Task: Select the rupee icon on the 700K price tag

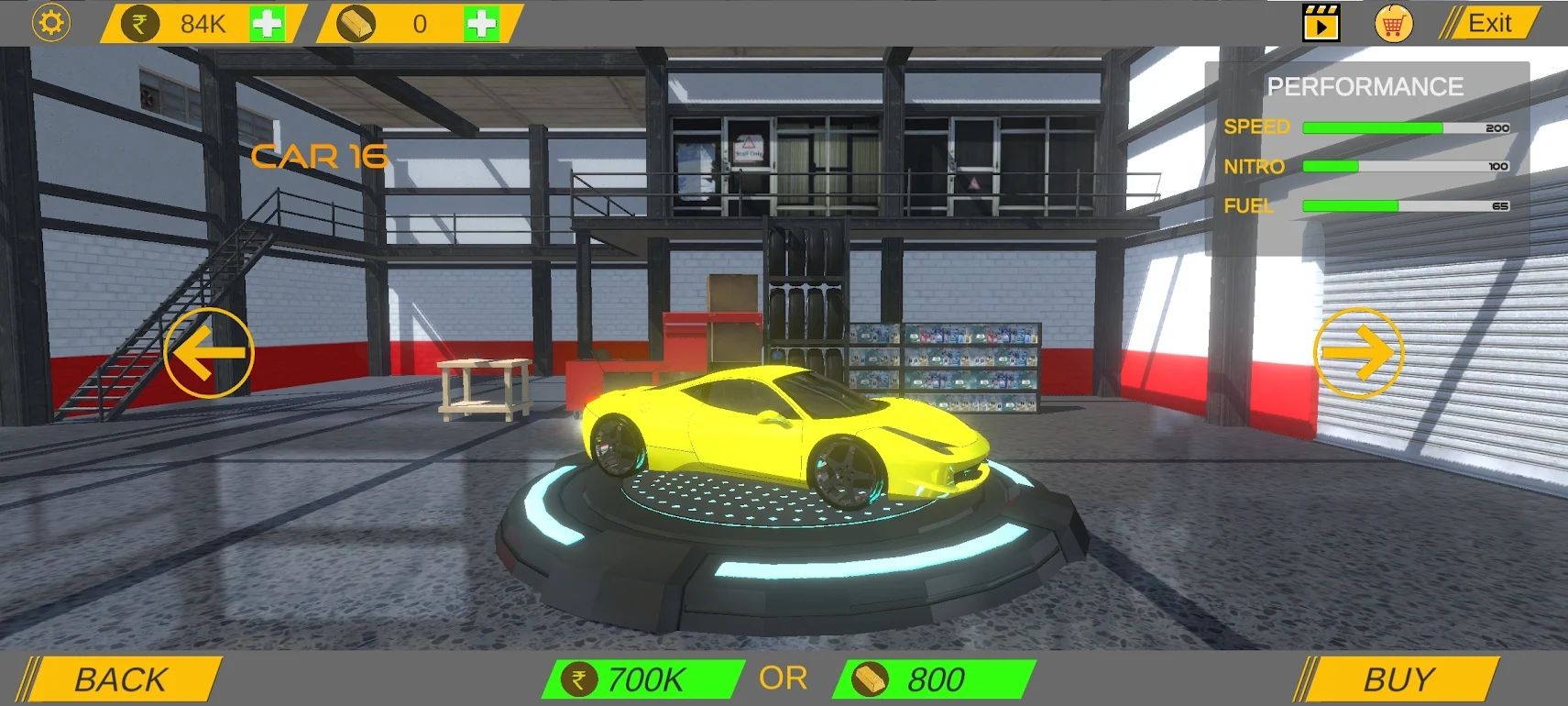Action: [580, 678]
